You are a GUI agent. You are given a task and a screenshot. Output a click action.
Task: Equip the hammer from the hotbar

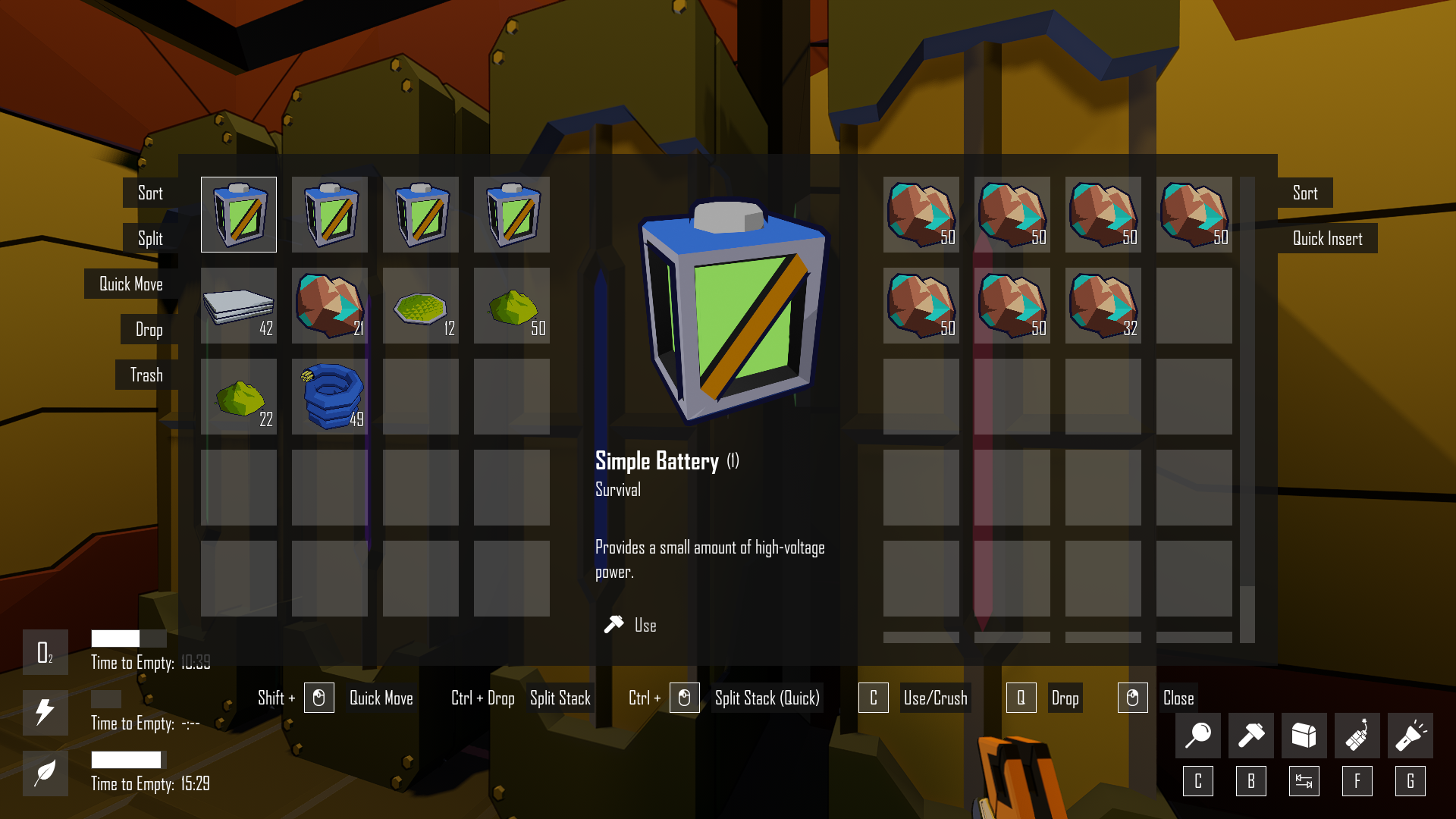(1250, 735)
